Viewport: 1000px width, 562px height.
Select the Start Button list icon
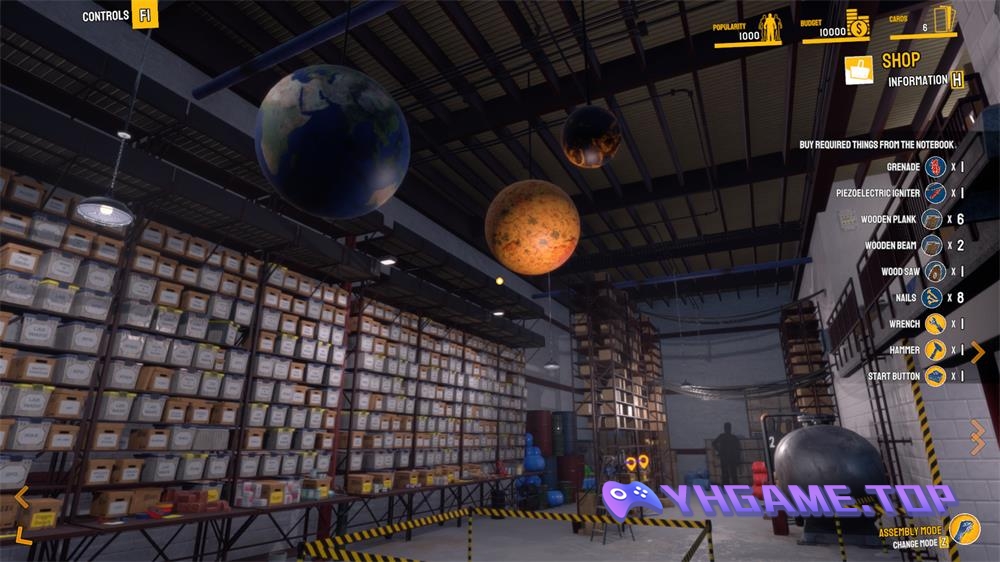pos(936,376)
